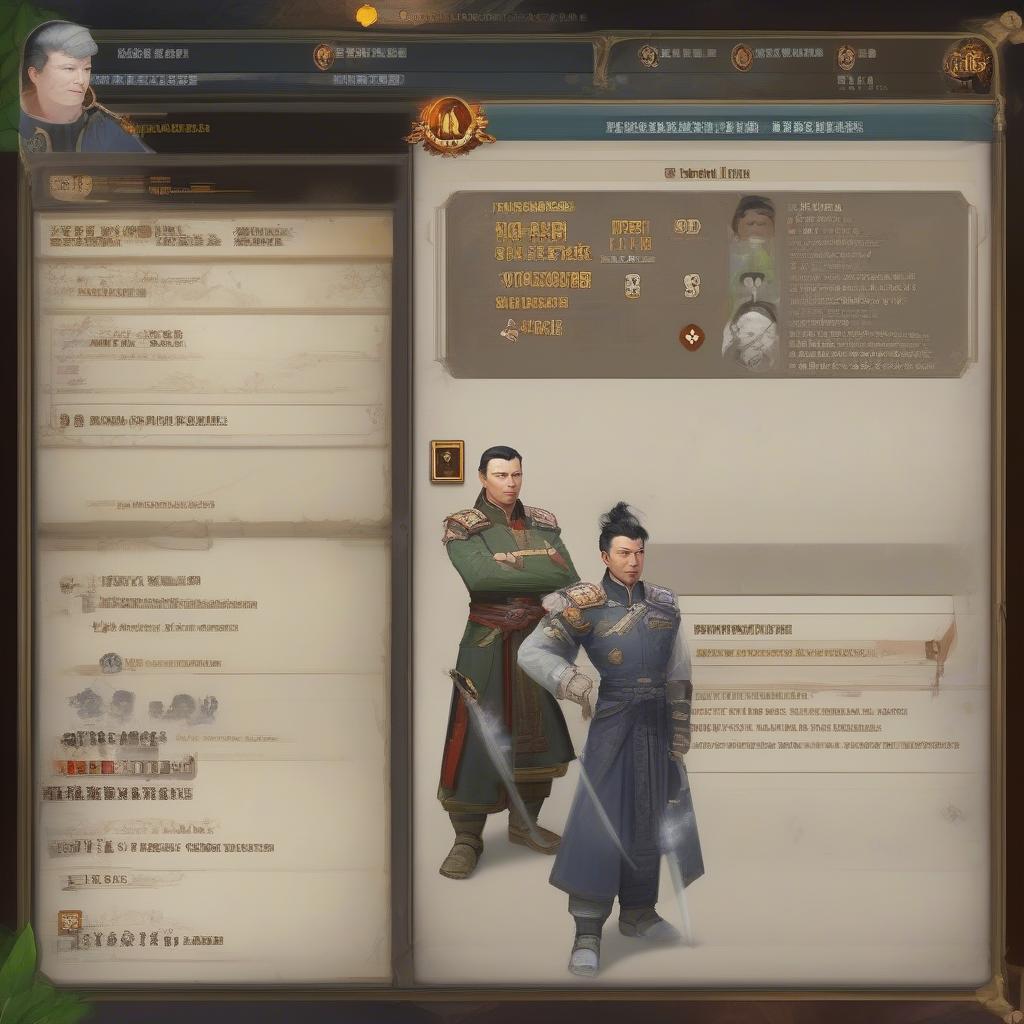Click the small orange square icon at bottom-left
1024x1024 pixels.
click(x=69, y=921)
